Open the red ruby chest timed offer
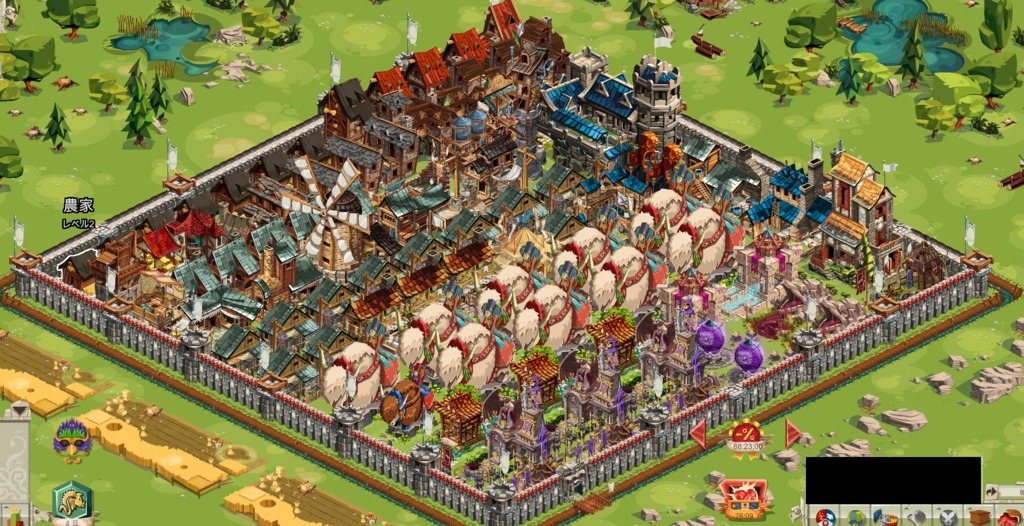This screenshot has height=526, width=1024. tap(742, 495)
